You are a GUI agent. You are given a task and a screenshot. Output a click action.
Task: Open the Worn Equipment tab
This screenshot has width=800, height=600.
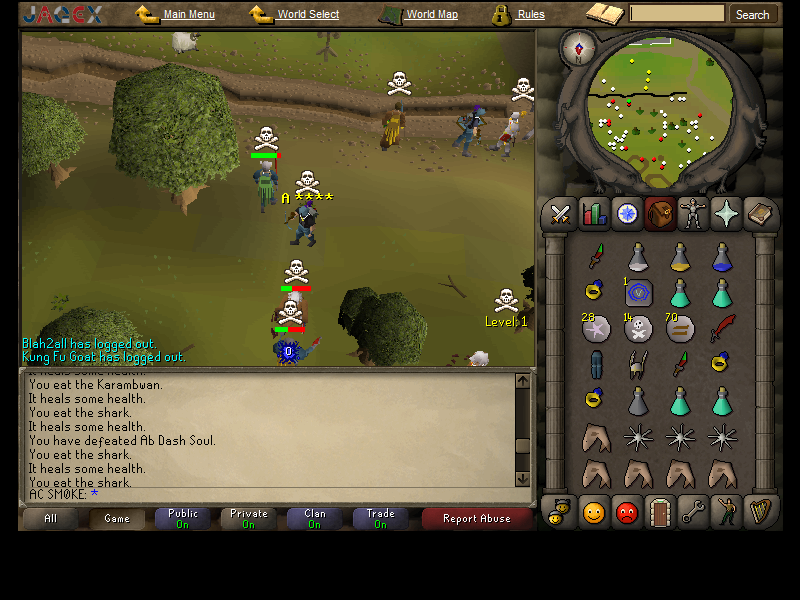(x=693, y=214)
